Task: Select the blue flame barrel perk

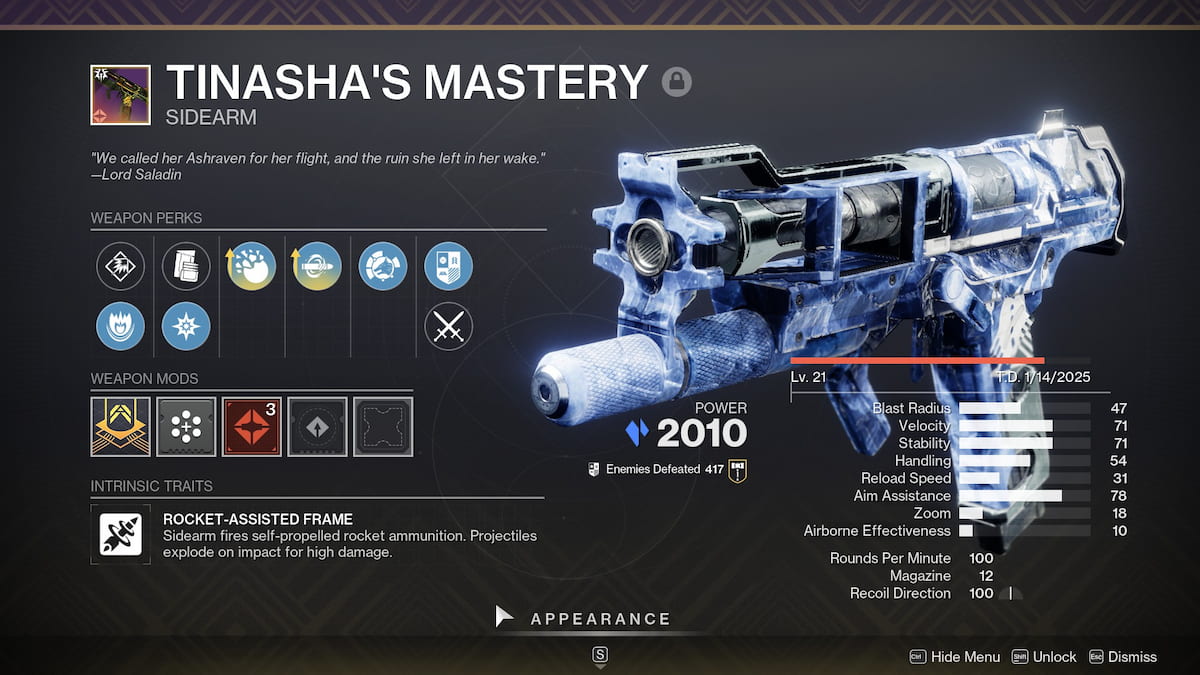Action: point(121,326)
